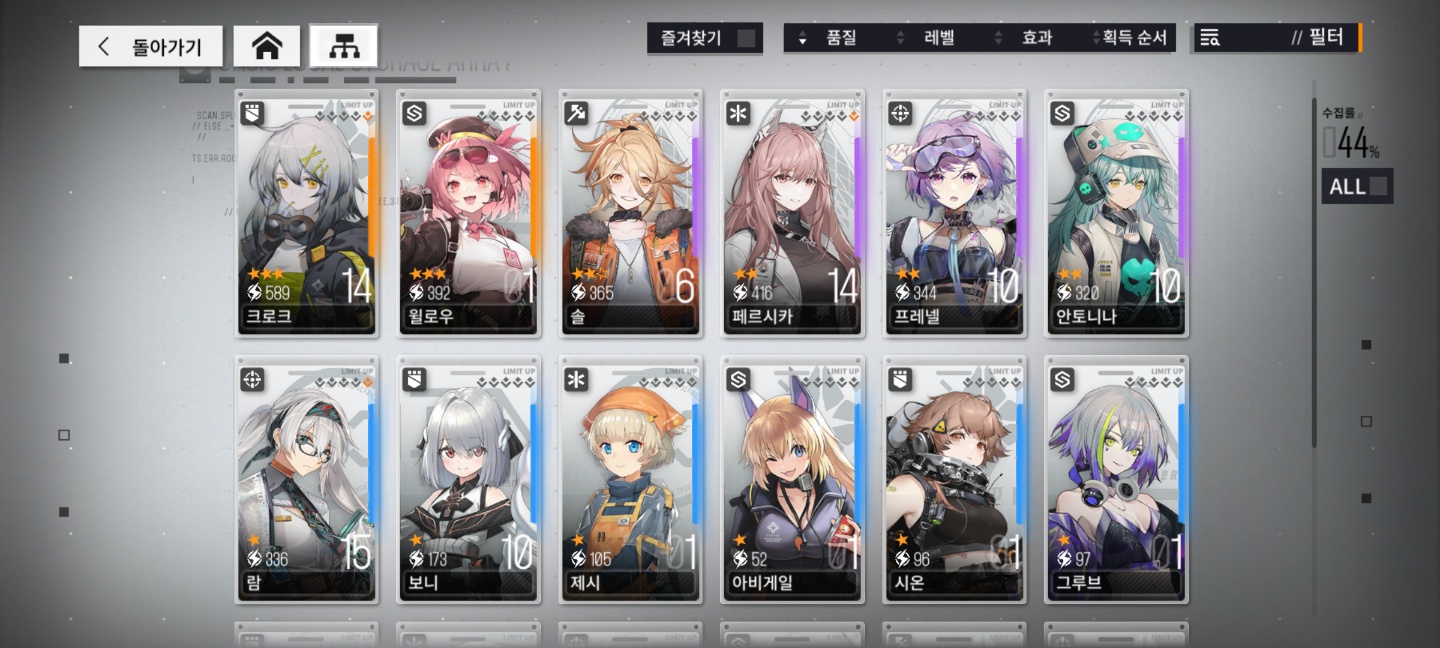
Task: Choose the 그루브 character card
Action: 1117,479
